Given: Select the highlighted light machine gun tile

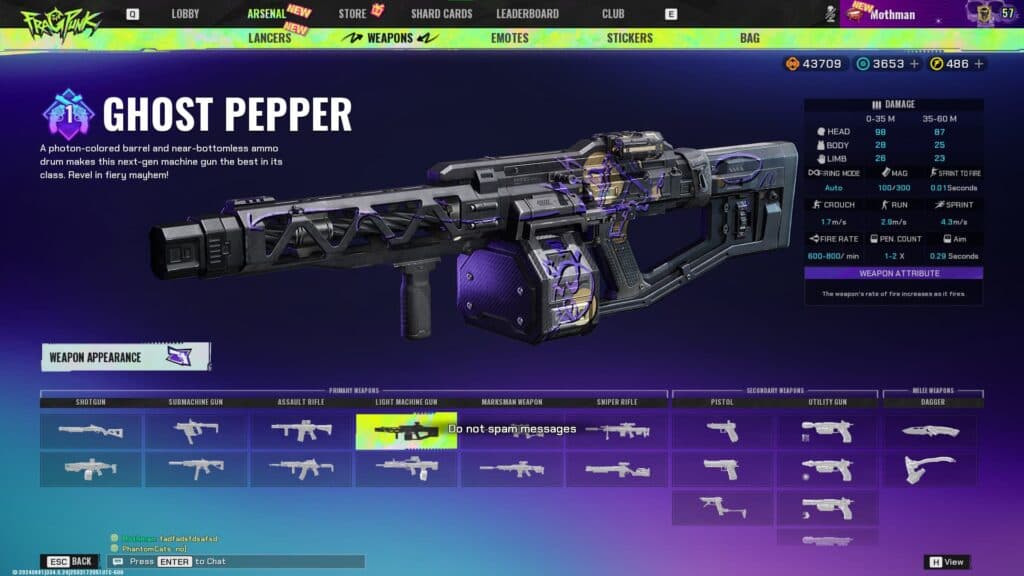Looking at the screenshot, I should [x=406, y=430].
